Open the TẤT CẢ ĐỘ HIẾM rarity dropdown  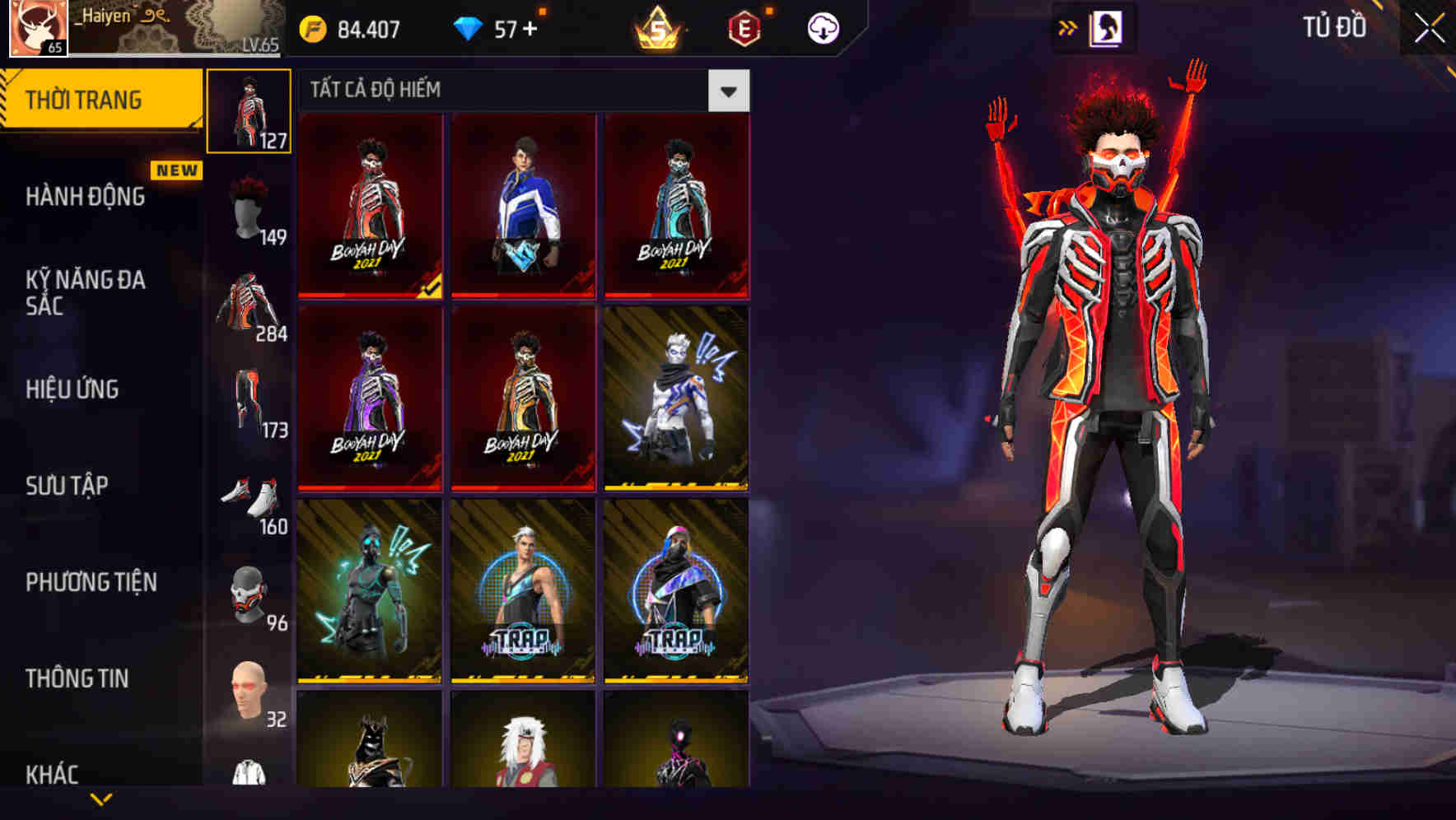[x=728, y=91]
